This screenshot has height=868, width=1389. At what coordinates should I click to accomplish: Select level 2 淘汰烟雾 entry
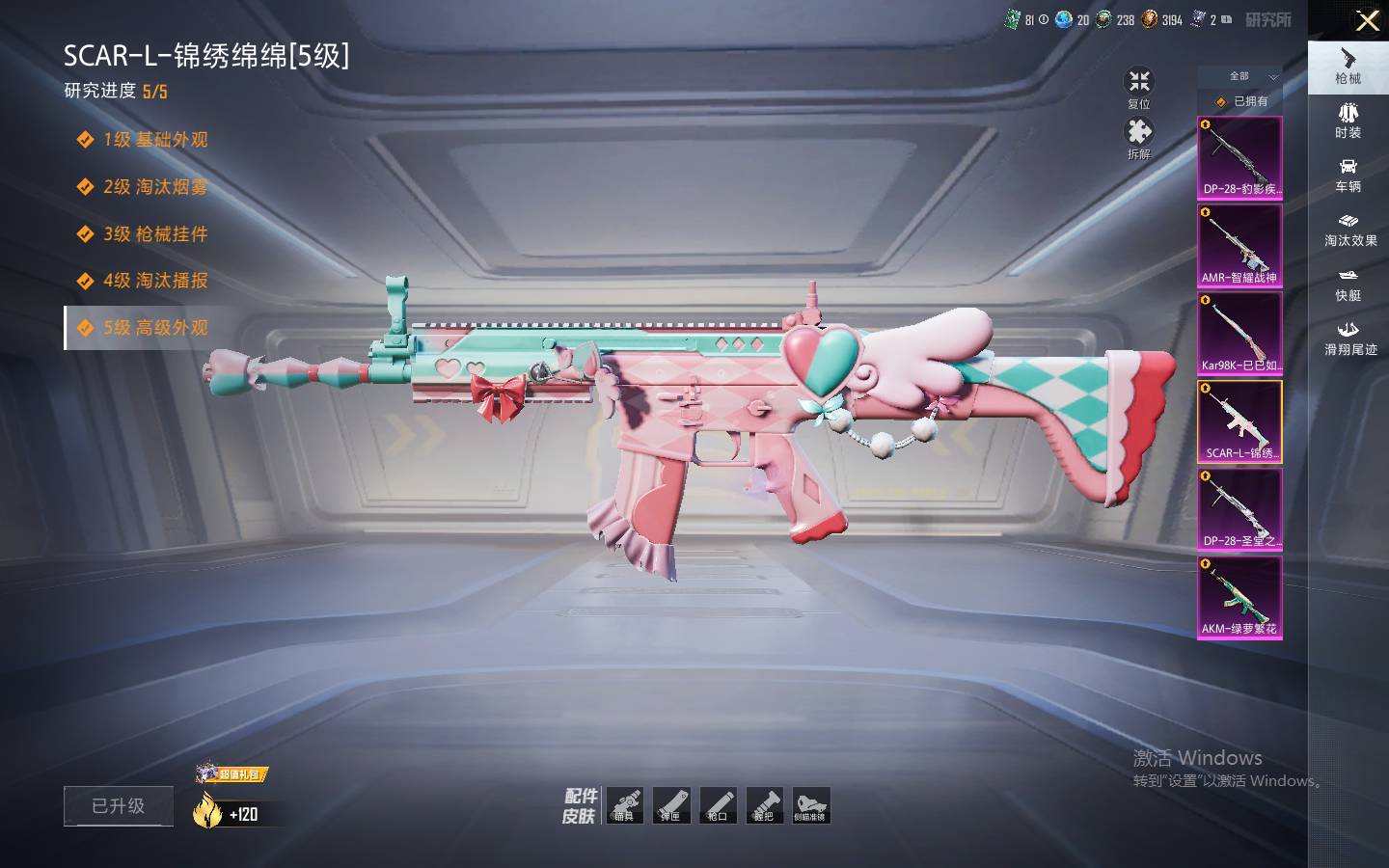[154, 187]
